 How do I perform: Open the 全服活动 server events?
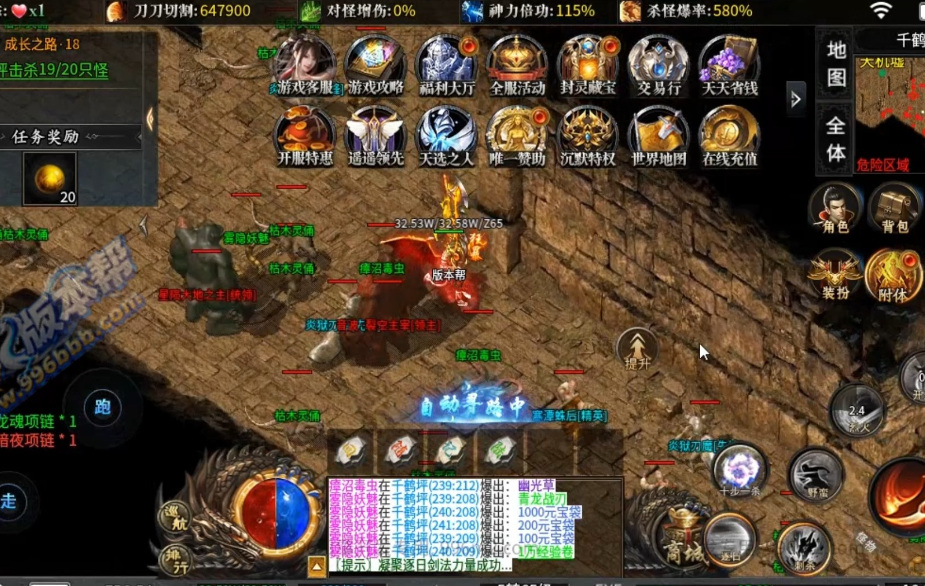(x=517, y=65)
